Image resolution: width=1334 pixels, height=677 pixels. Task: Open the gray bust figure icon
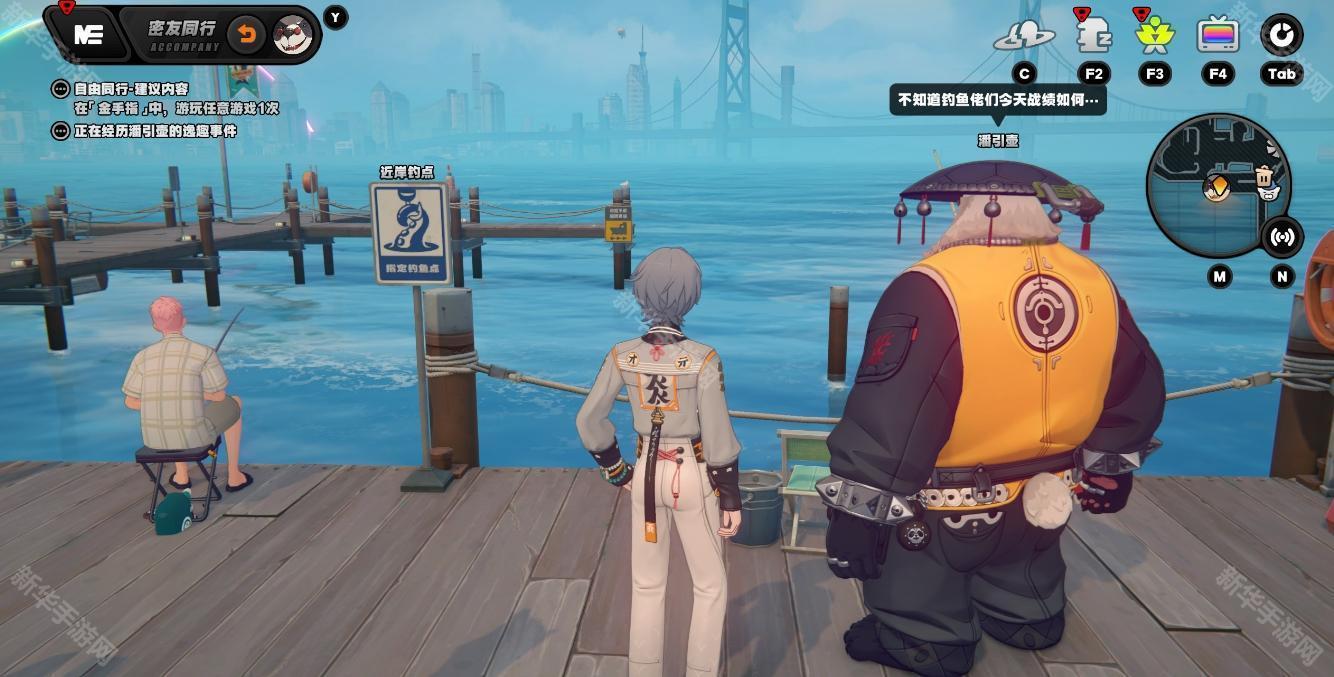click(x=1093, y=36)
